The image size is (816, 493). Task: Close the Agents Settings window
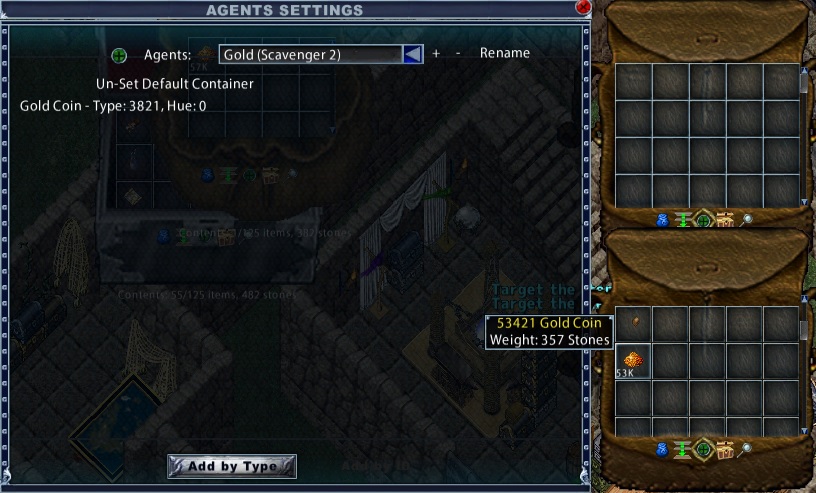583,6
